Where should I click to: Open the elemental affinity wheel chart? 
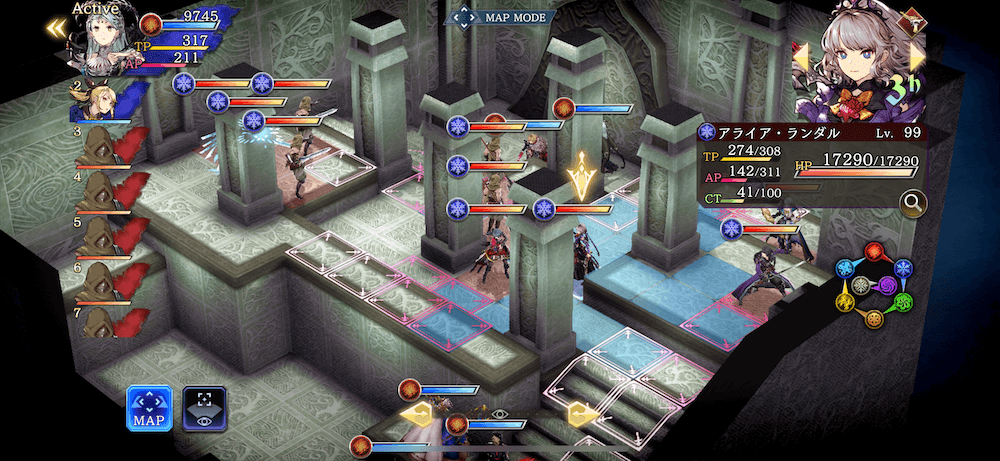[x=875, y=284]
